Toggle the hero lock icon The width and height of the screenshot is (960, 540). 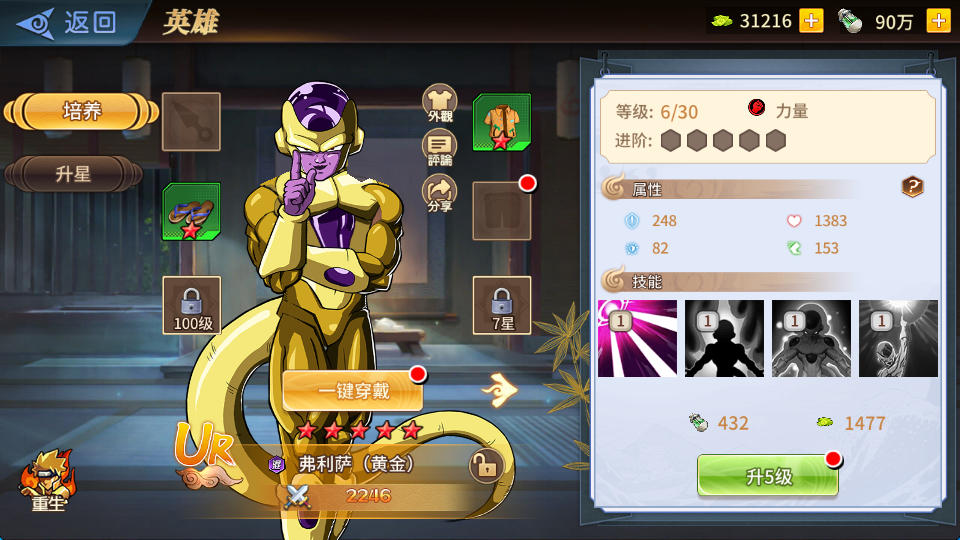[485, 466]
